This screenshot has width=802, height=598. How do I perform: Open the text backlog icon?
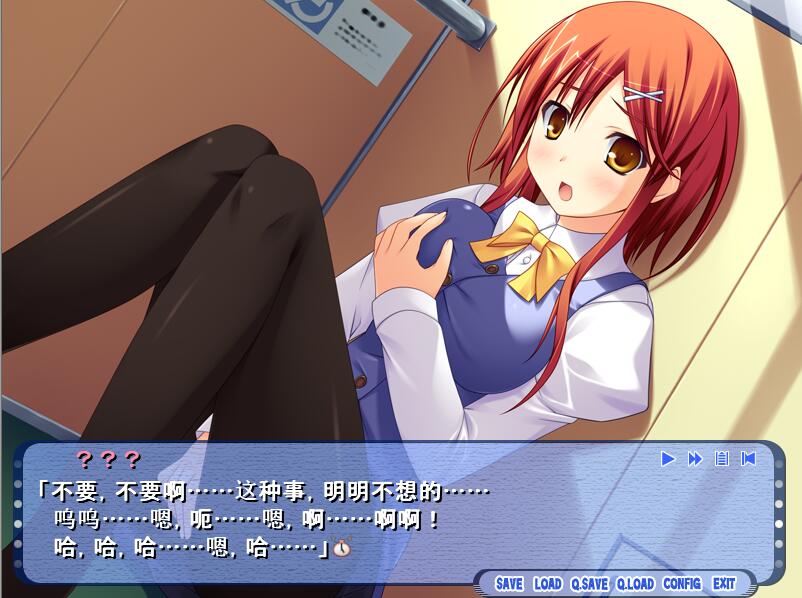(722, 459)
